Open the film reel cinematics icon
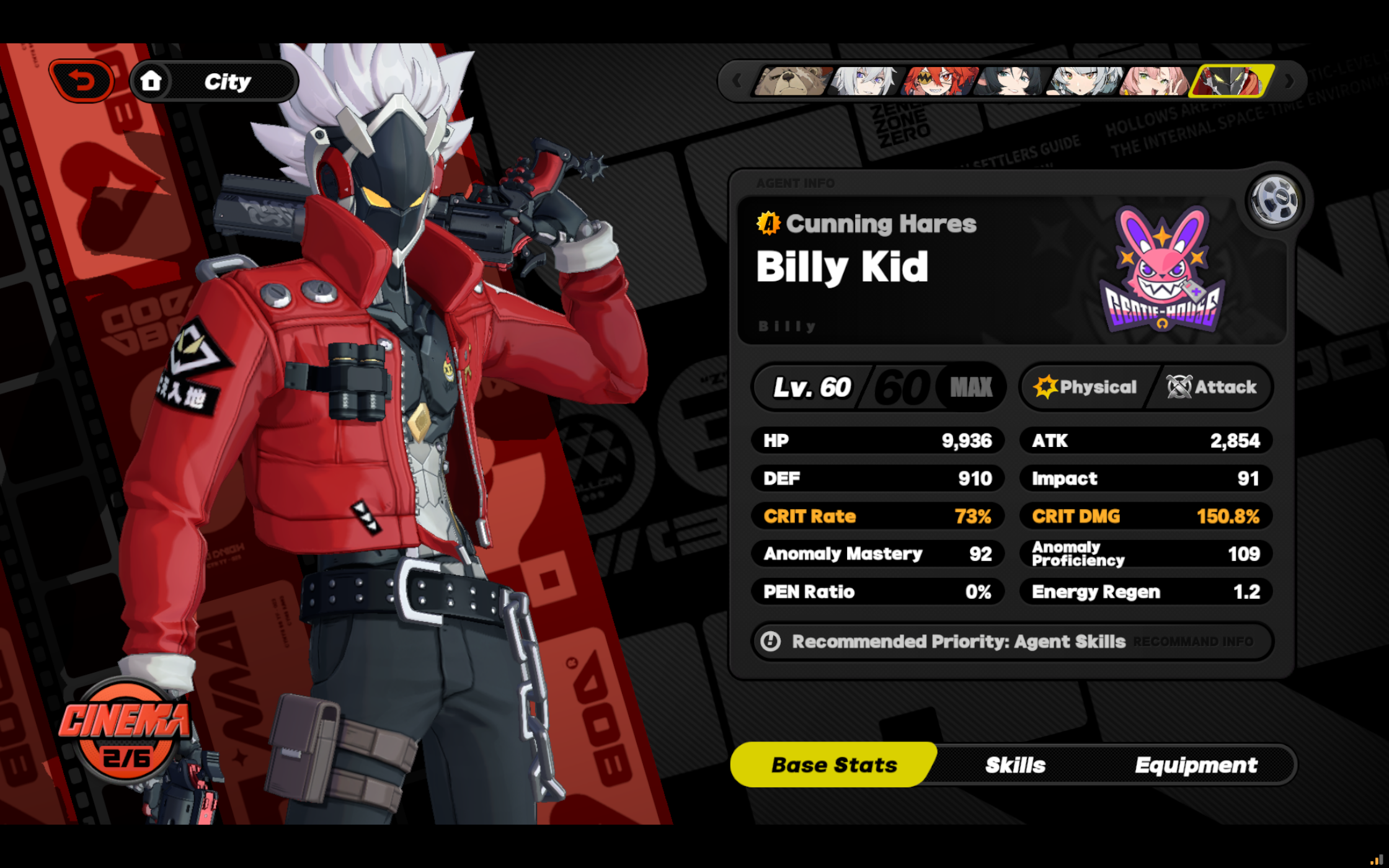1389x868 pixels. 1274,198
